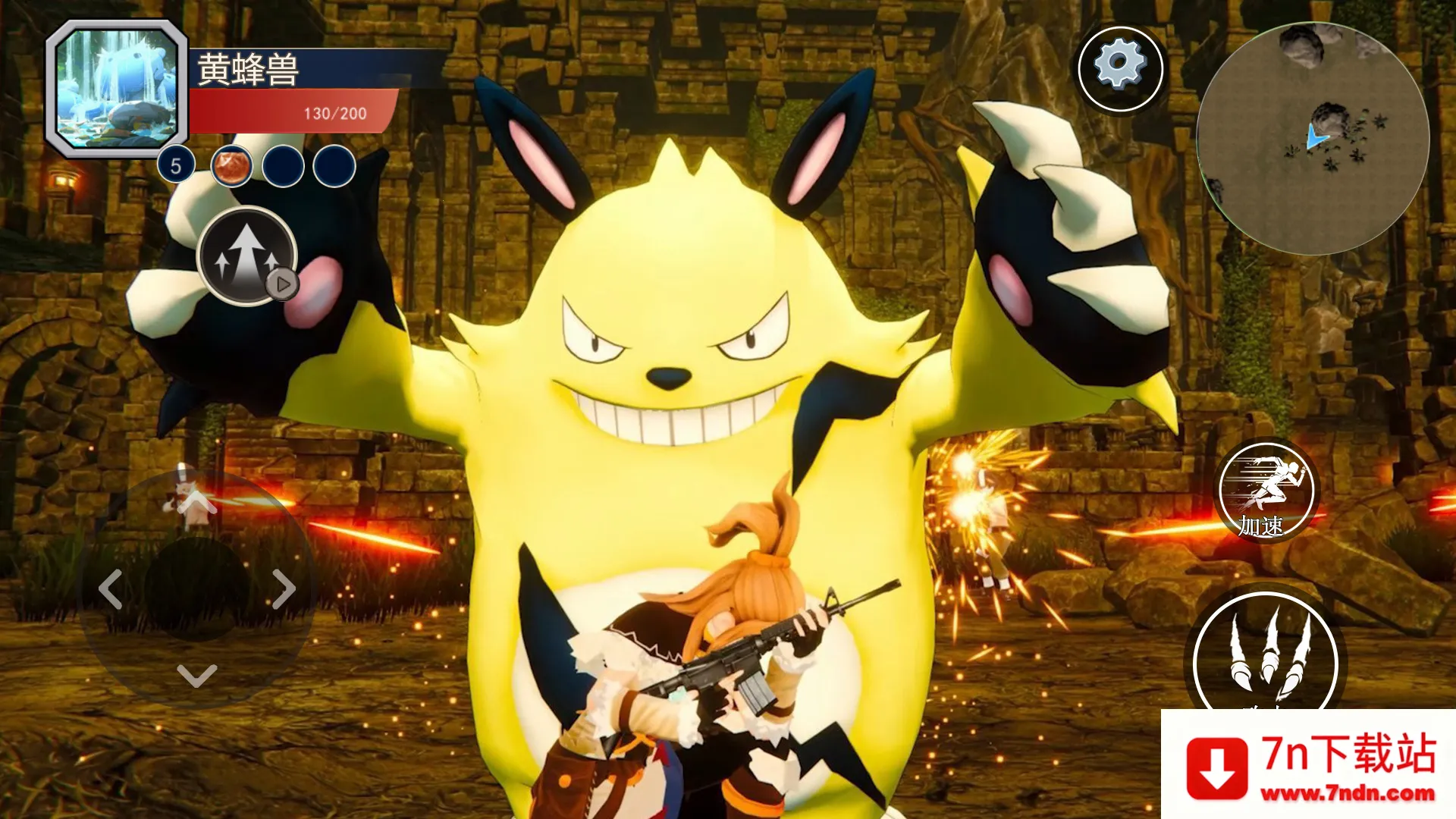Open the 7n下载站 download site link
Image resolution: width=1456 pixels, height=819 pixels.
pyautogui.click(x=1309, y=766)
